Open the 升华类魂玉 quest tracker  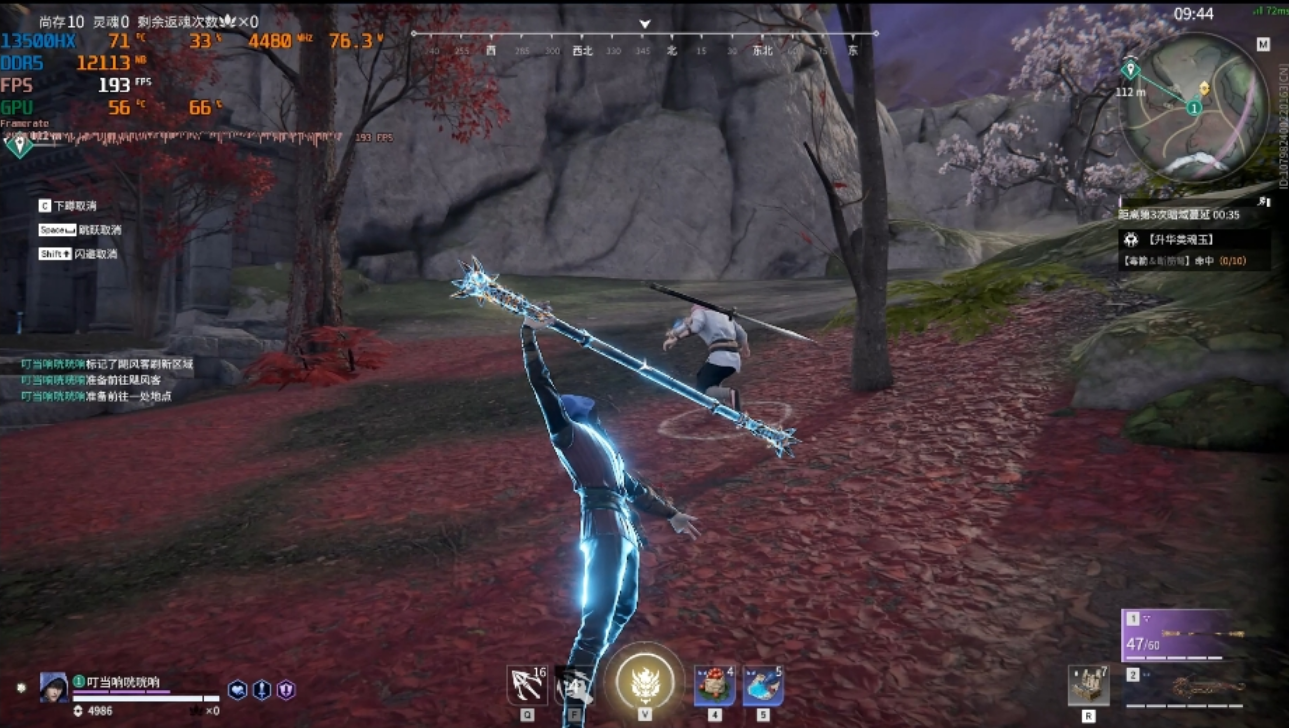1194,240
